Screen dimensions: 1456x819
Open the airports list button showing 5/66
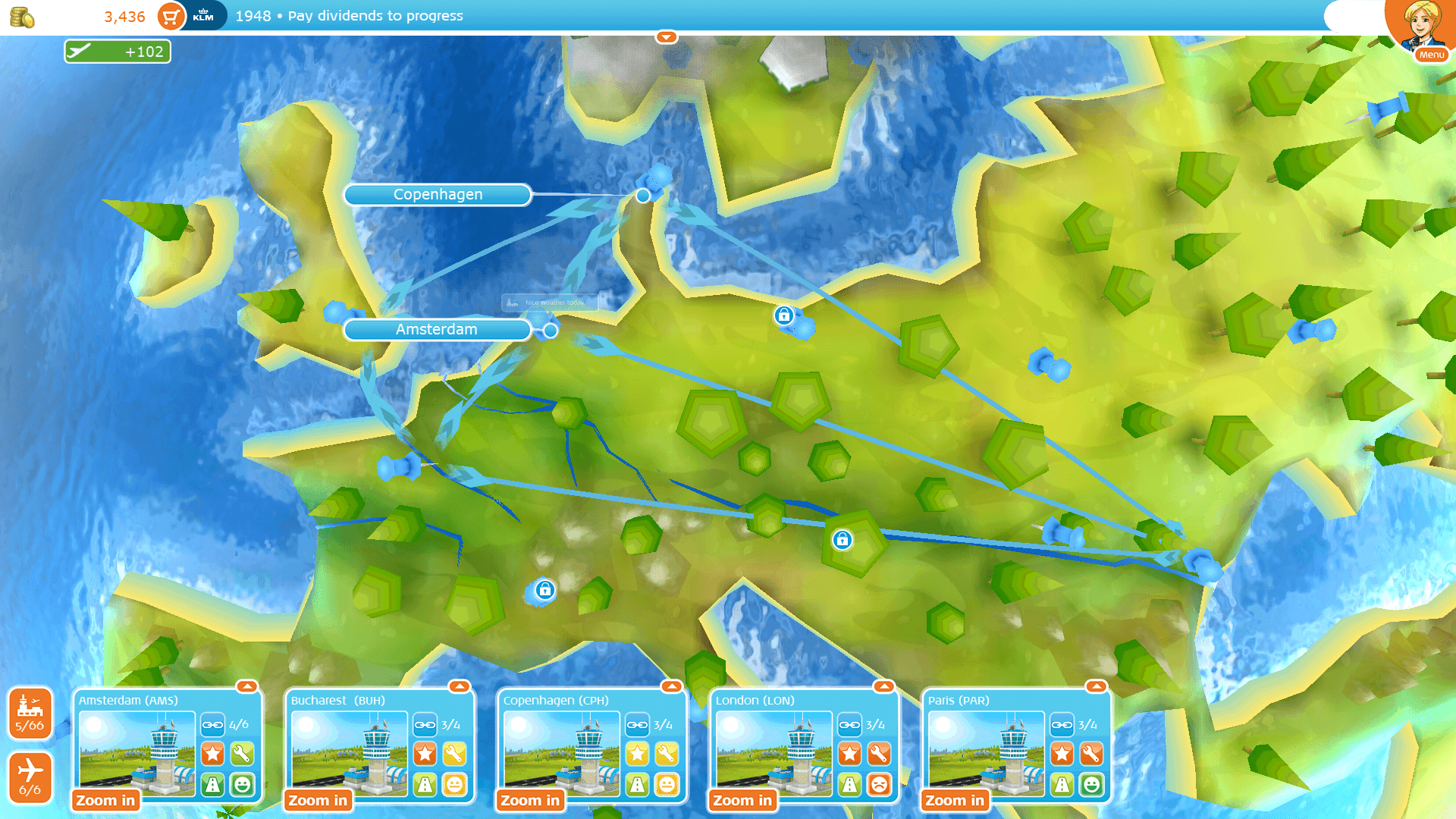(x=30, y=714)
